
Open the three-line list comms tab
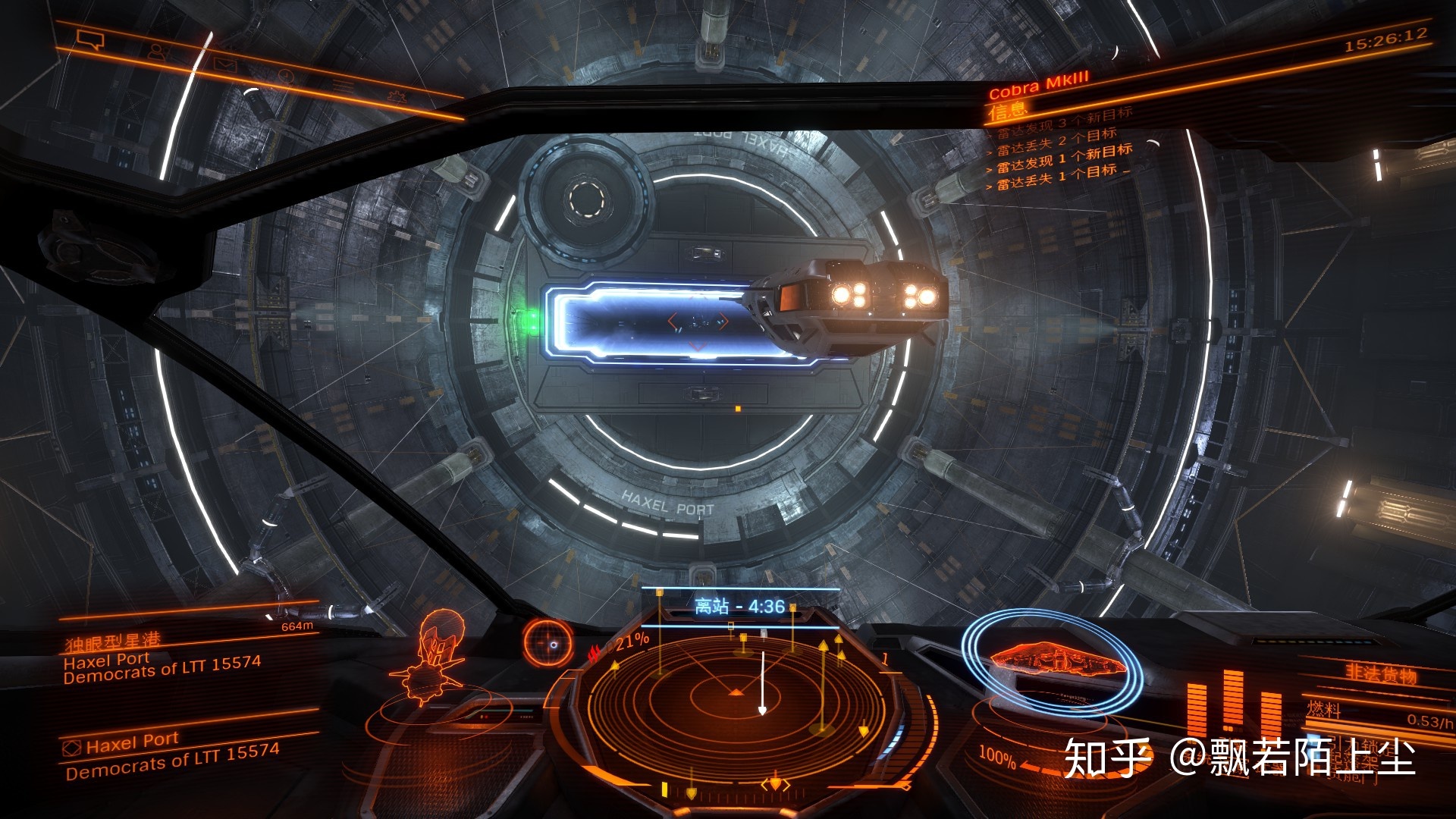click(x=343, y=86)
